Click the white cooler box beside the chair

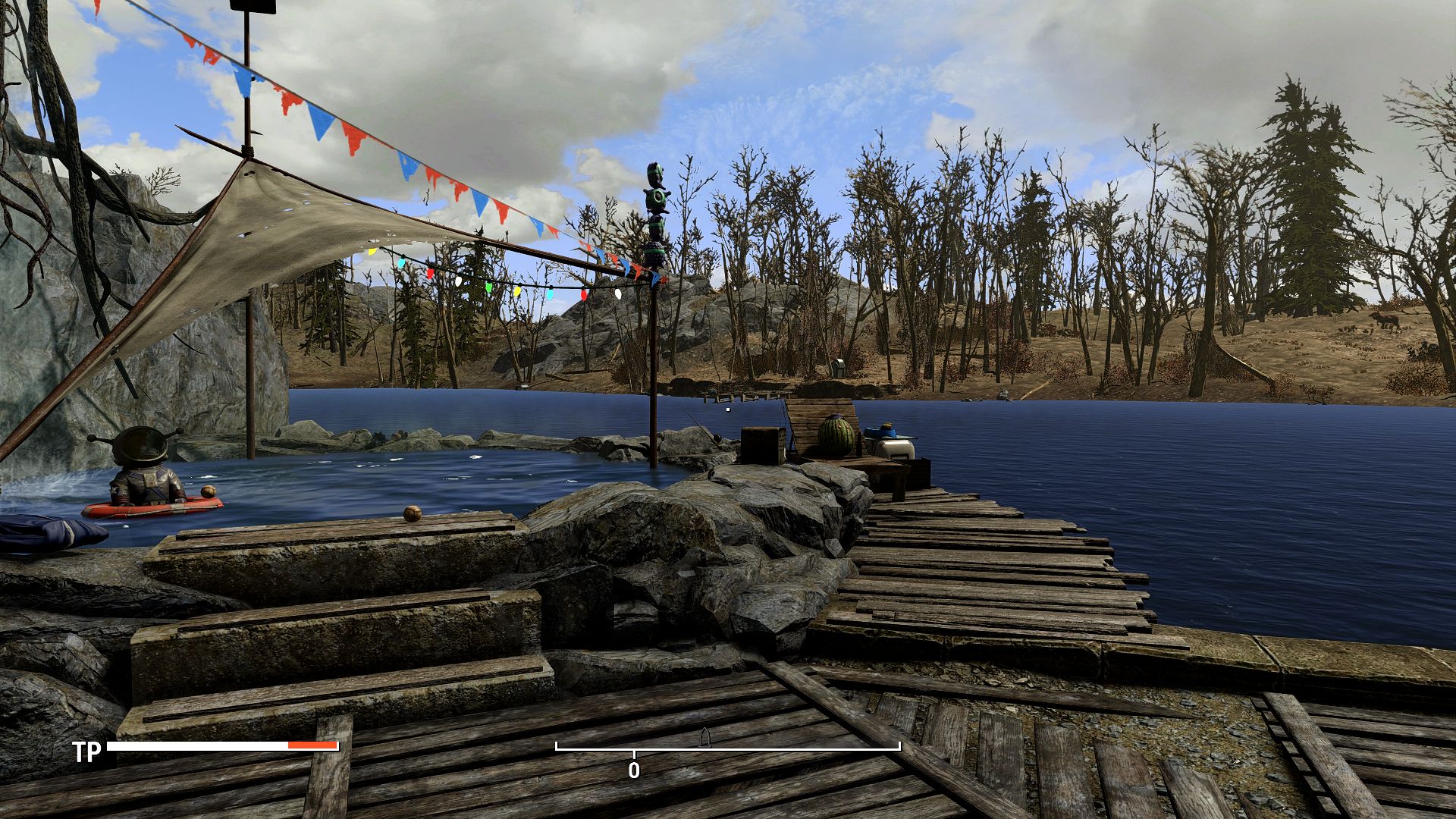click(895, 447)
